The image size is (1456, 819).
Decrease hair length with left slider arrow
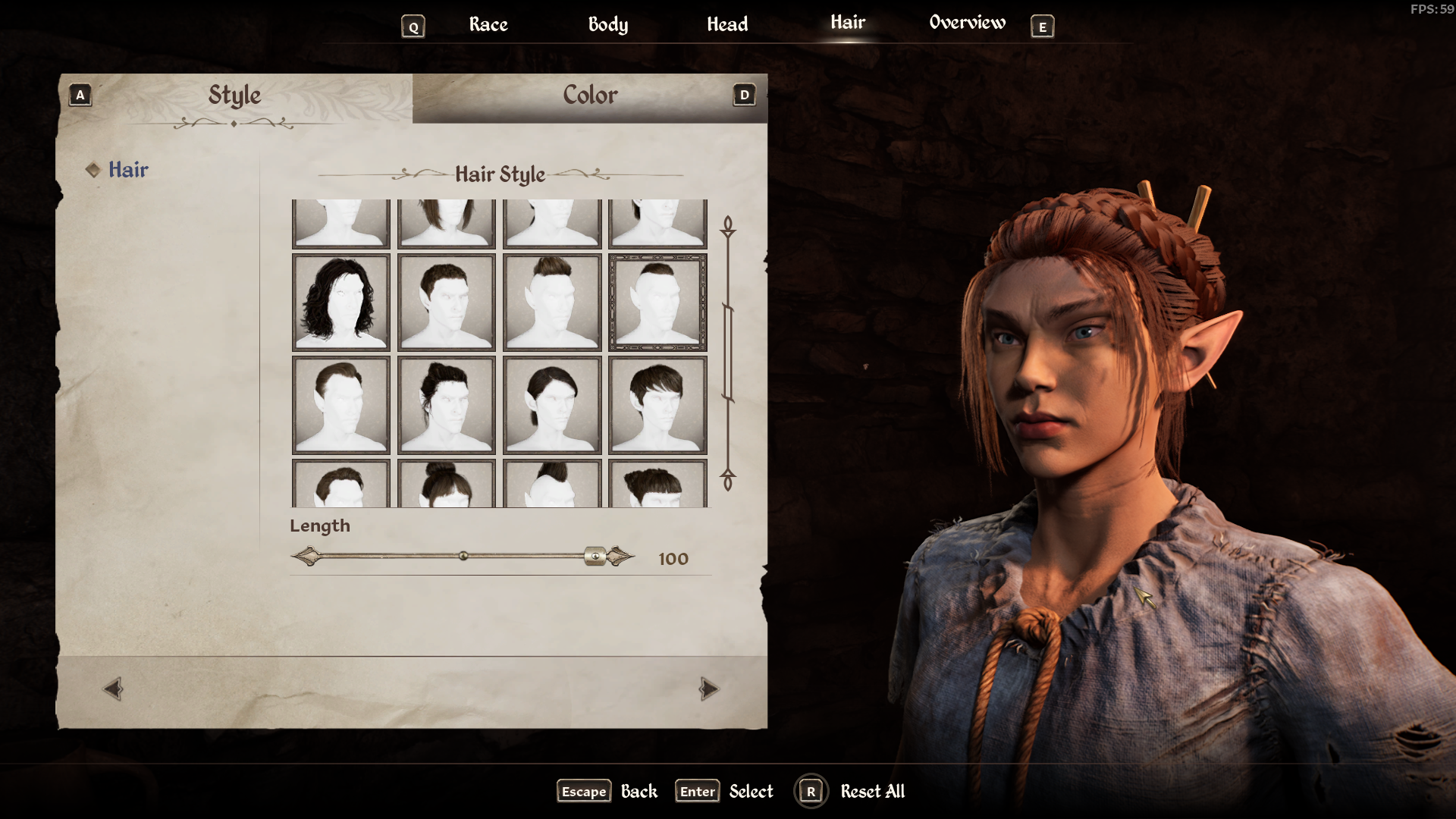pyautogui.click(x=304, y=557)
